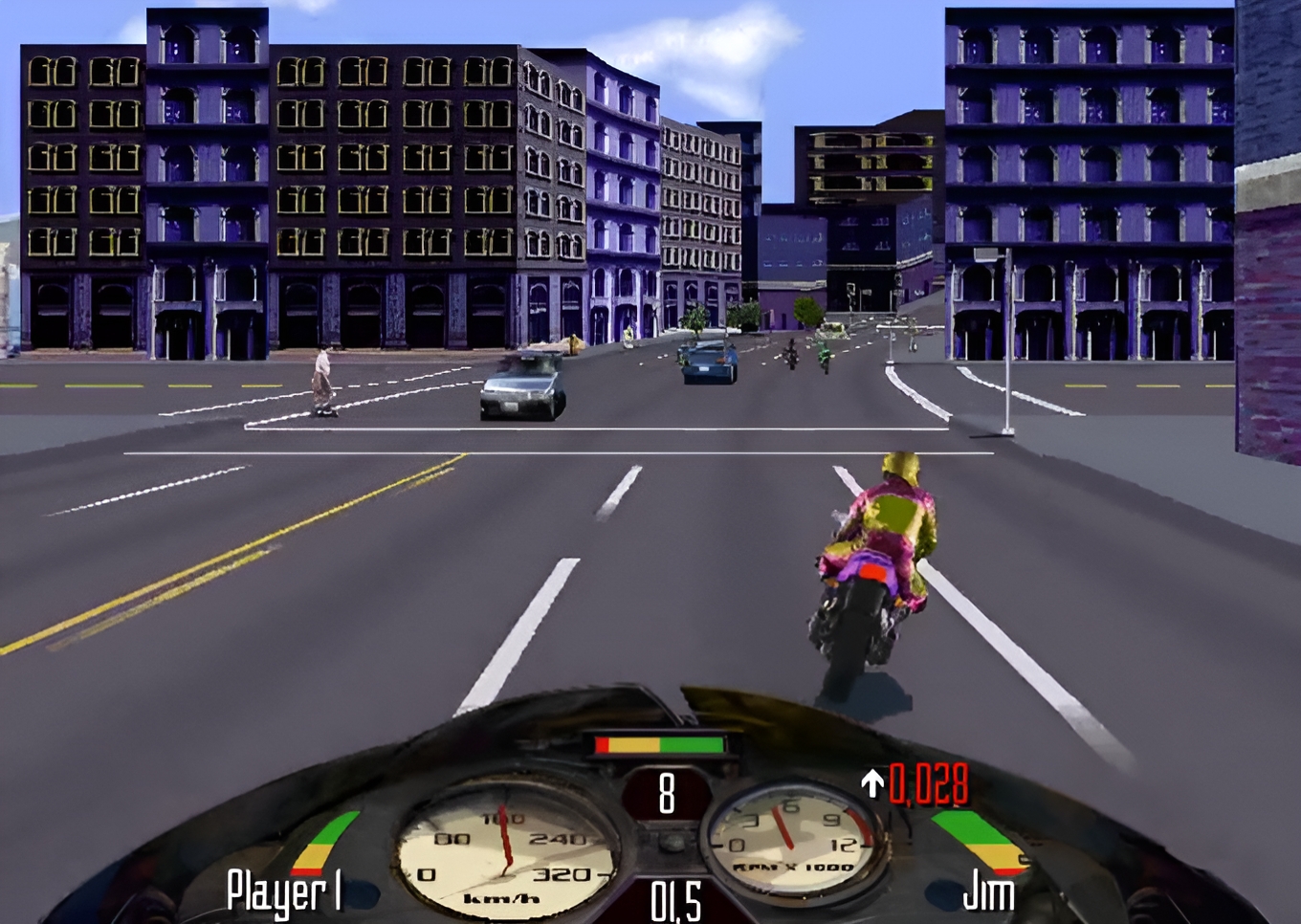Click the pedestrian crossing on the left

click(x=322, y=378)
